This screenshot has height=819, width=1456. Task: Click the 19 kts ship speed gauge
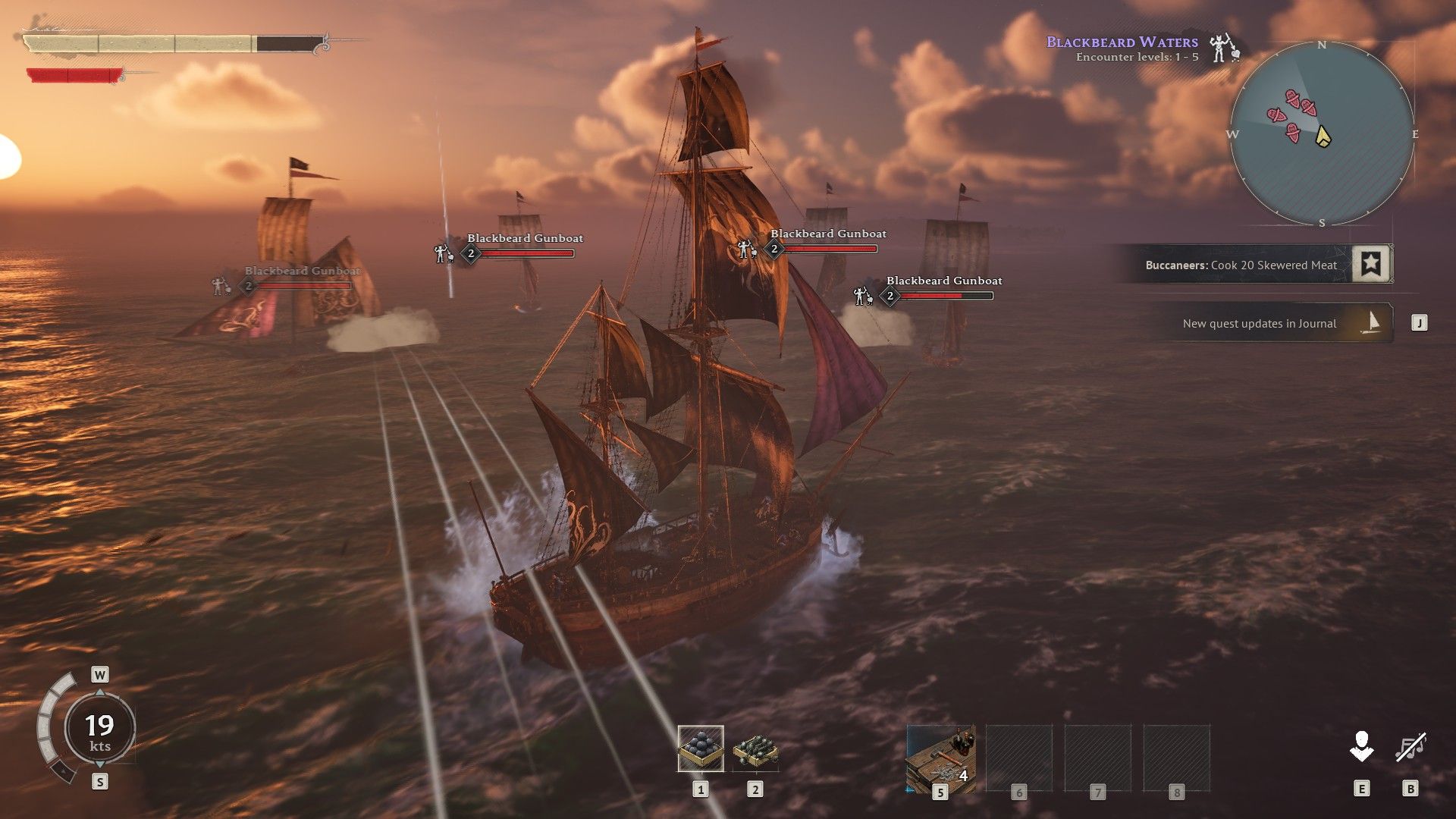(99, 729)
